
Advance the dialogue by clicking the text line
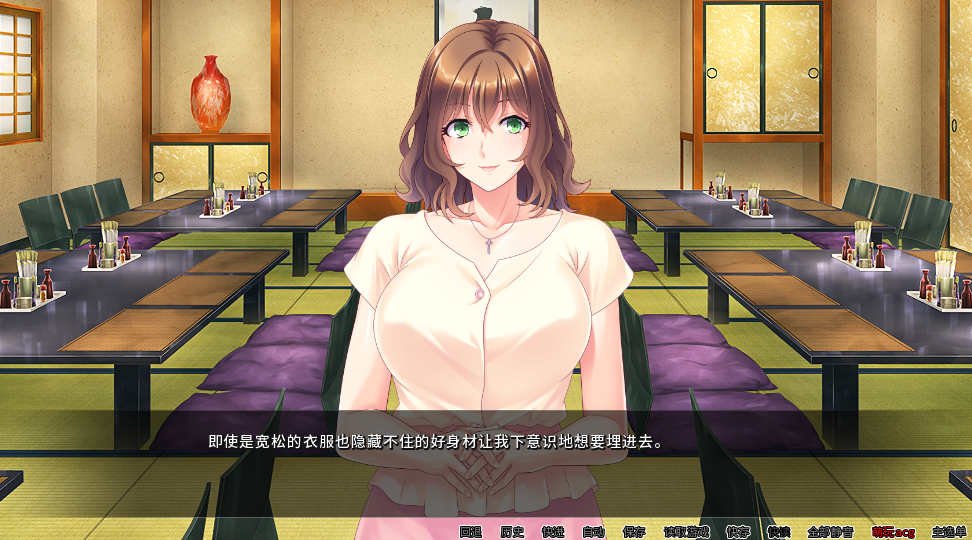[x=436, y=441]
